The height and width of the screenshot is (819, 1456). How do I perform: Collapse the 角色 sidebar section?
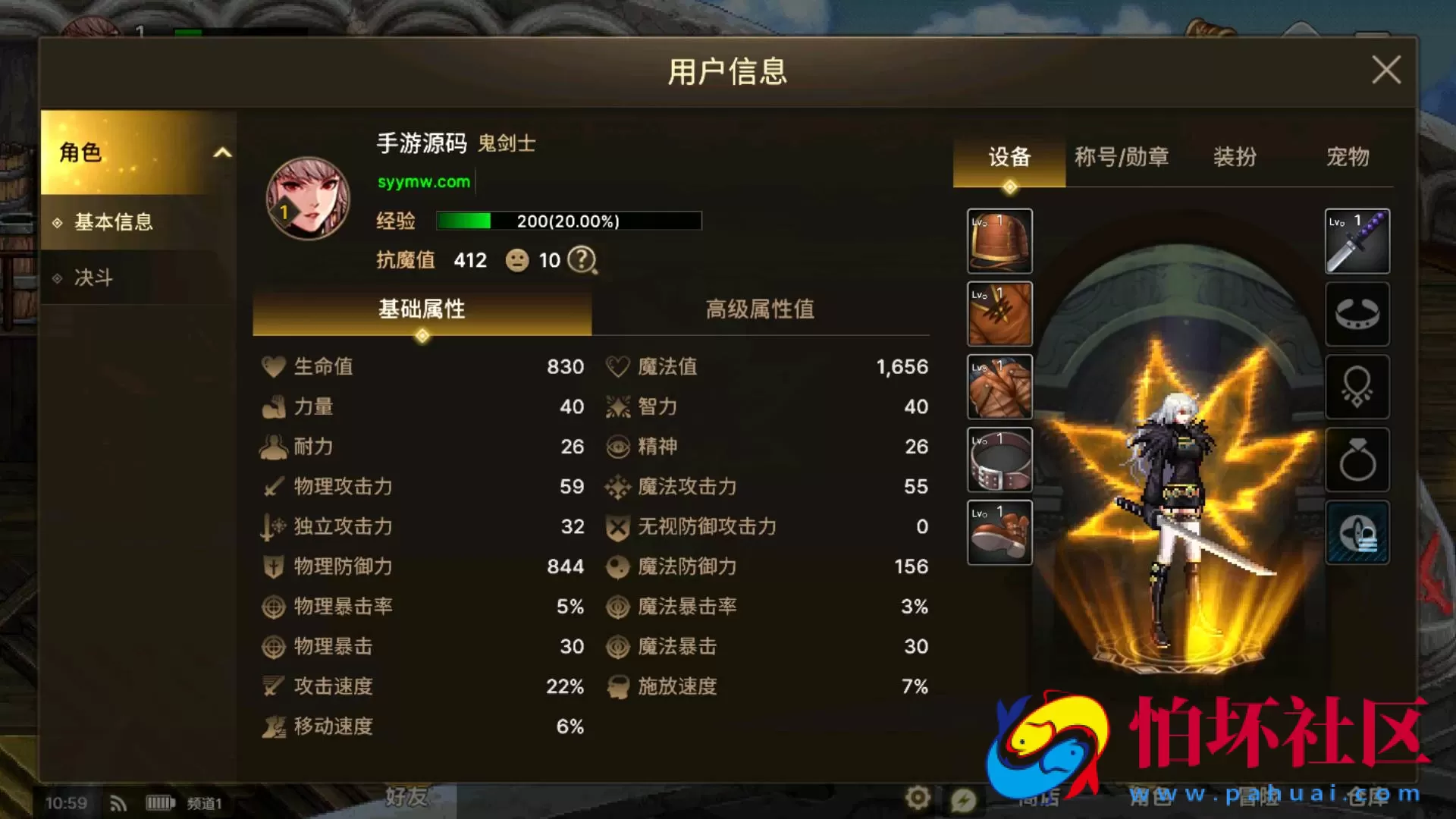coord(222,152)
